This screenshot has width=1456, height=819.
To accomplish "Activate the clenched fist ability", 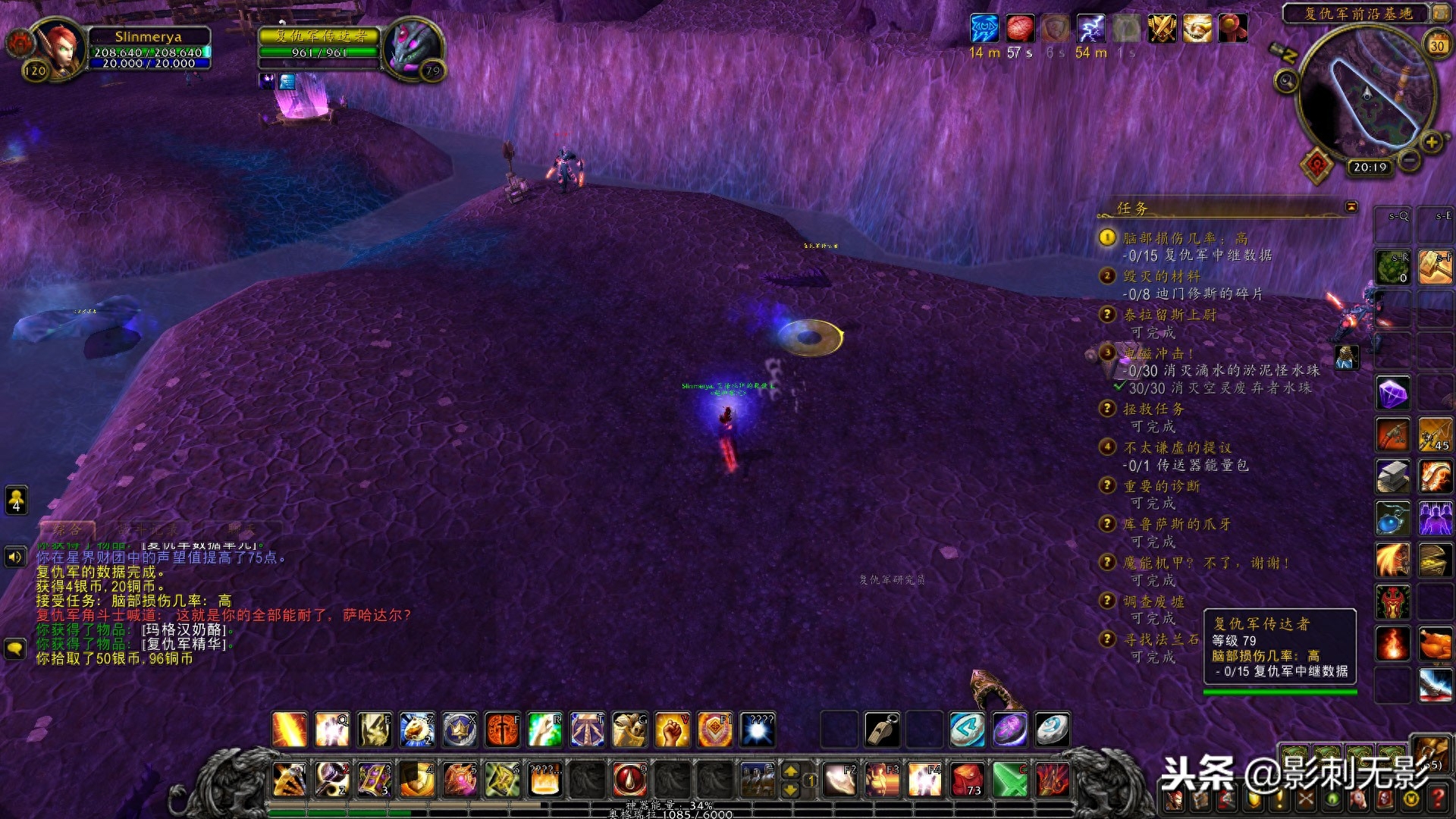I will tap(672, 730).
